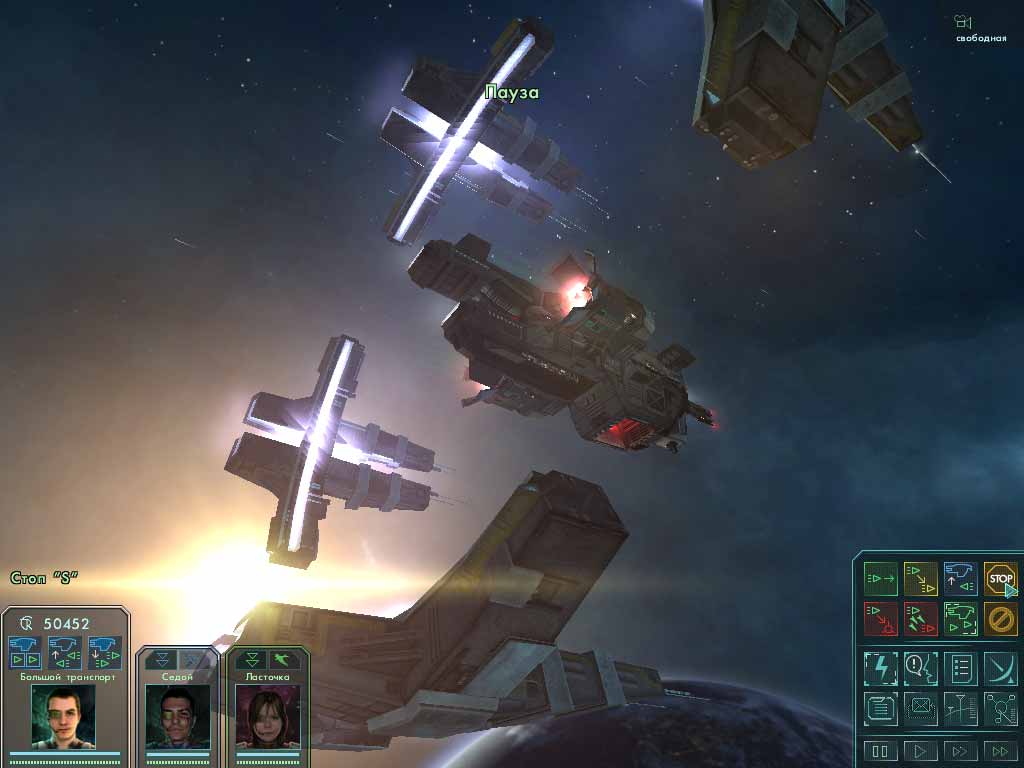1024x768 pixels.
Task: Set normal speed with the play button
Action: coord(920,751)
